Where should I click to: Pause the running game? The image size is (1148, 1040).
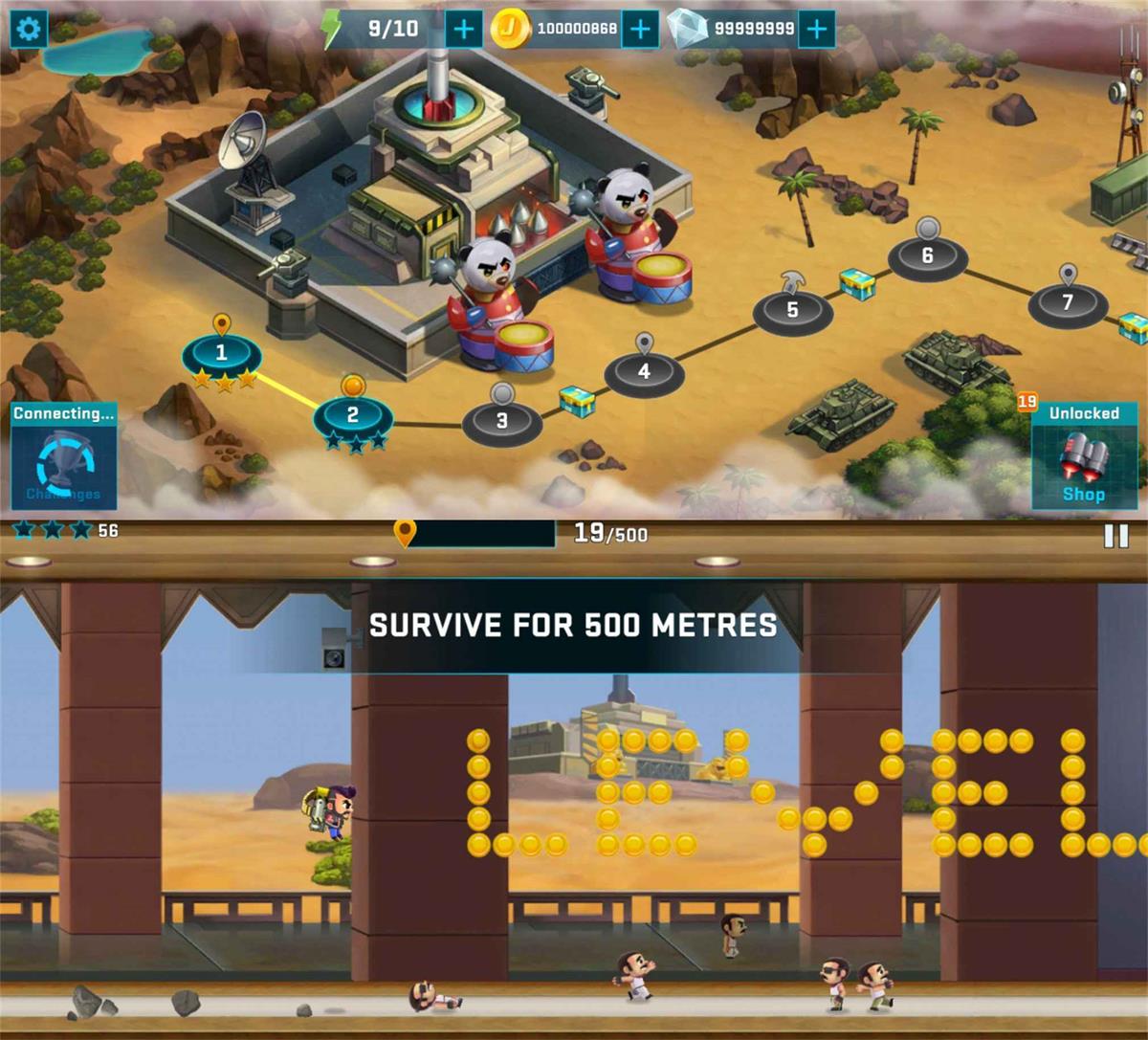tap(1115, 536)
